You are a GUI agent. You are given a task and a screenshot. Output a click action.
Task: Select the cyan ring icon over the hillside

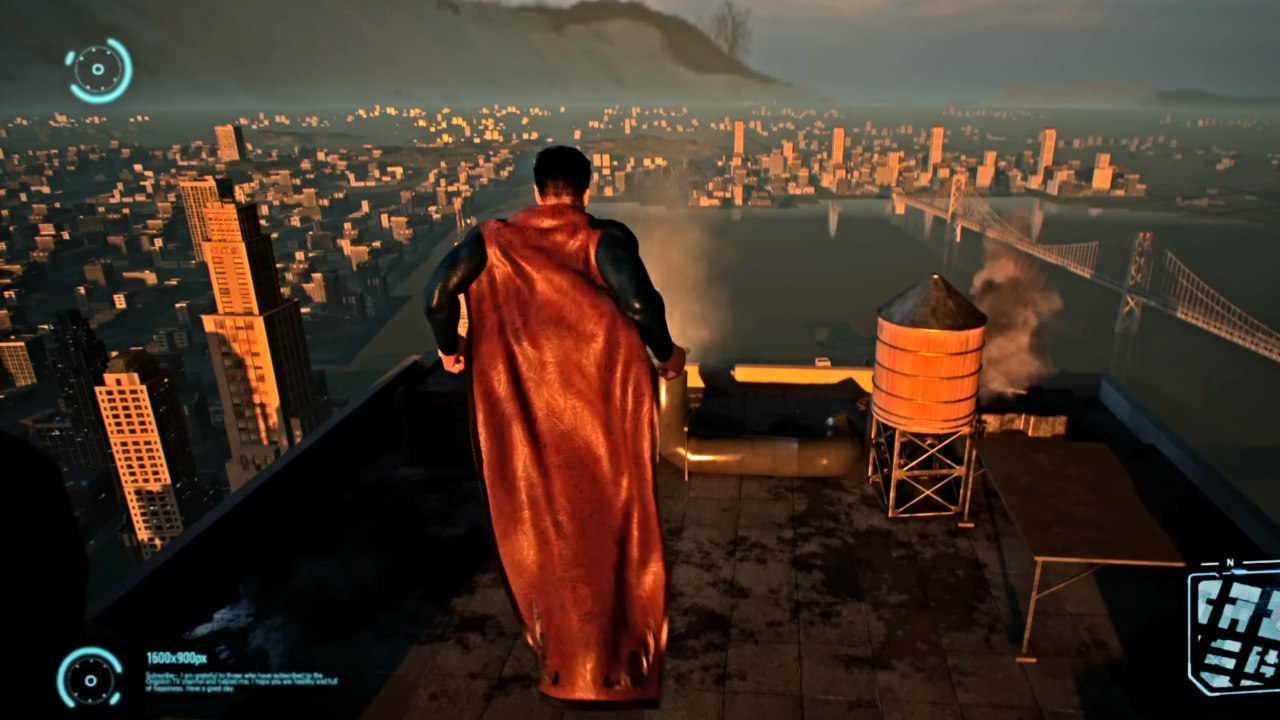tap(99, 70)
